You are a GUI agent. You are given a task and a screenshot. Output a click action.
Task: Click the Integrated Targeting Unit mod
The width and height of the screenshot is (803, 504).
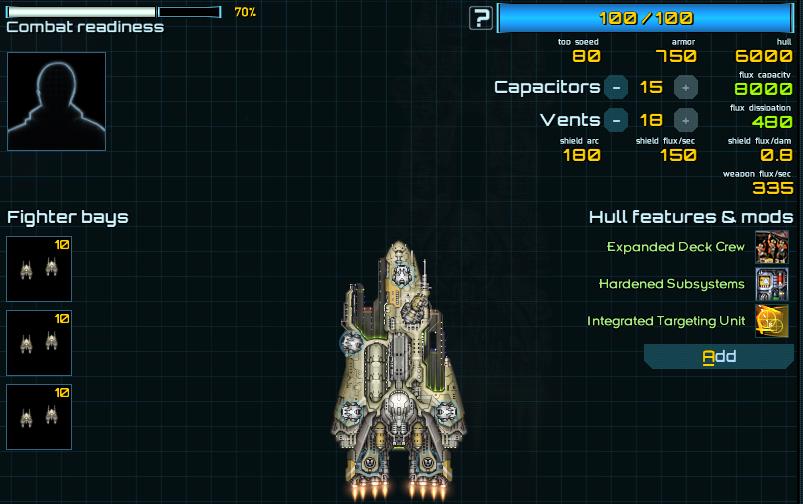click(771, 321)
